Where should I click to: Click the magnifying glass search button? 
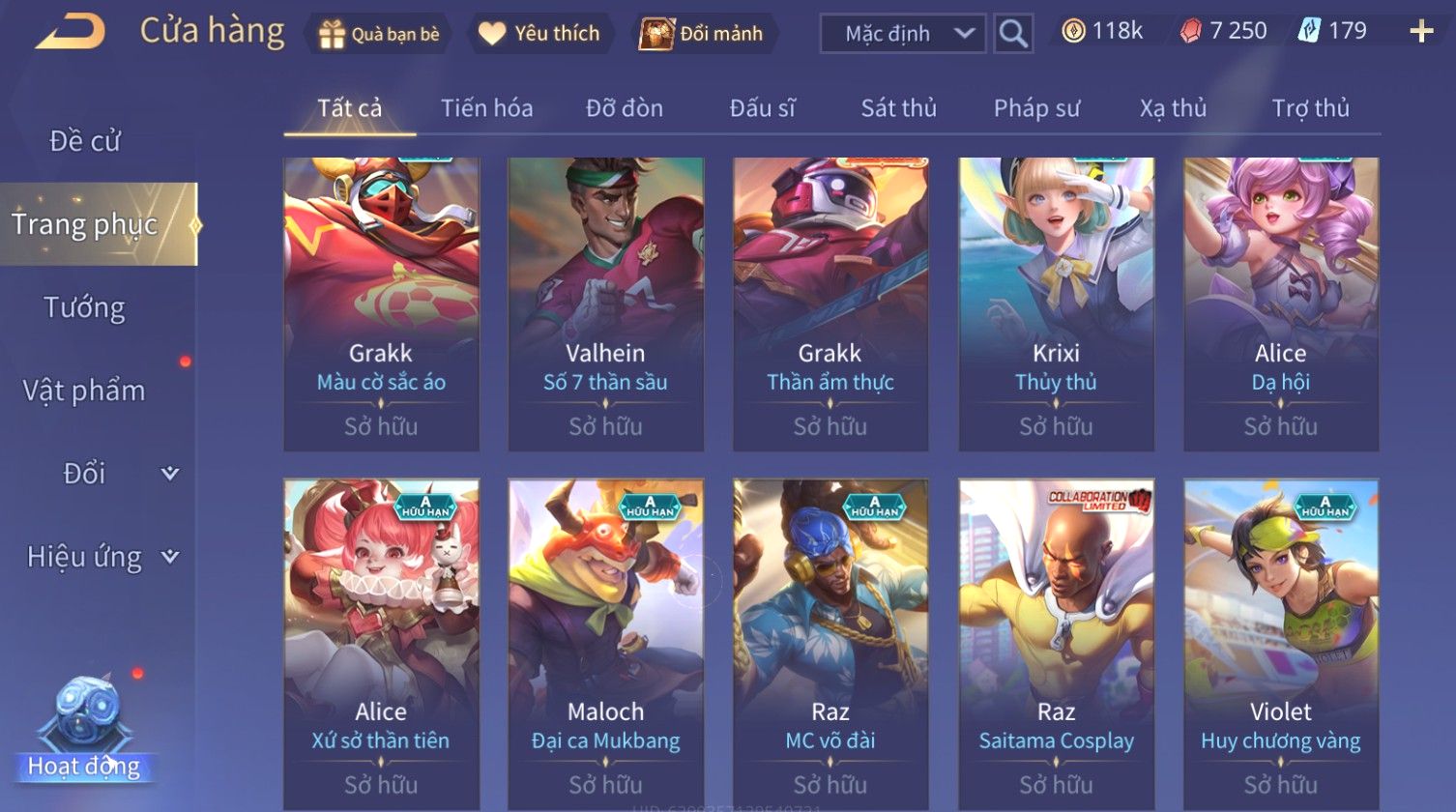[1013, 34]
